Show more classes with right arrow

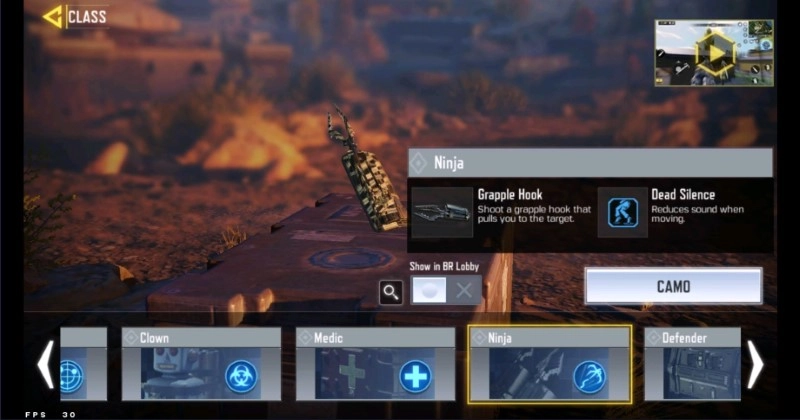[x=755, y=365]
